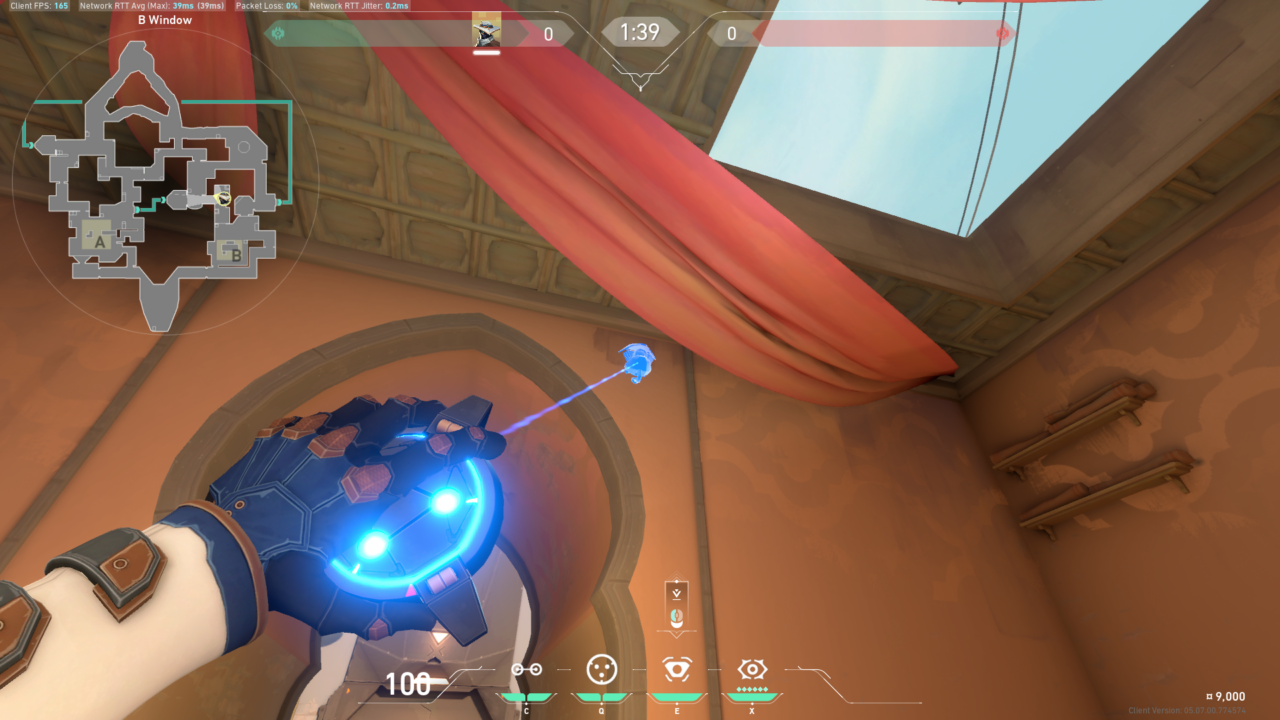The width and height of the screenshot is (1280, 720).
Task: Click the player position marker on minimap
Action: (224, 199)
